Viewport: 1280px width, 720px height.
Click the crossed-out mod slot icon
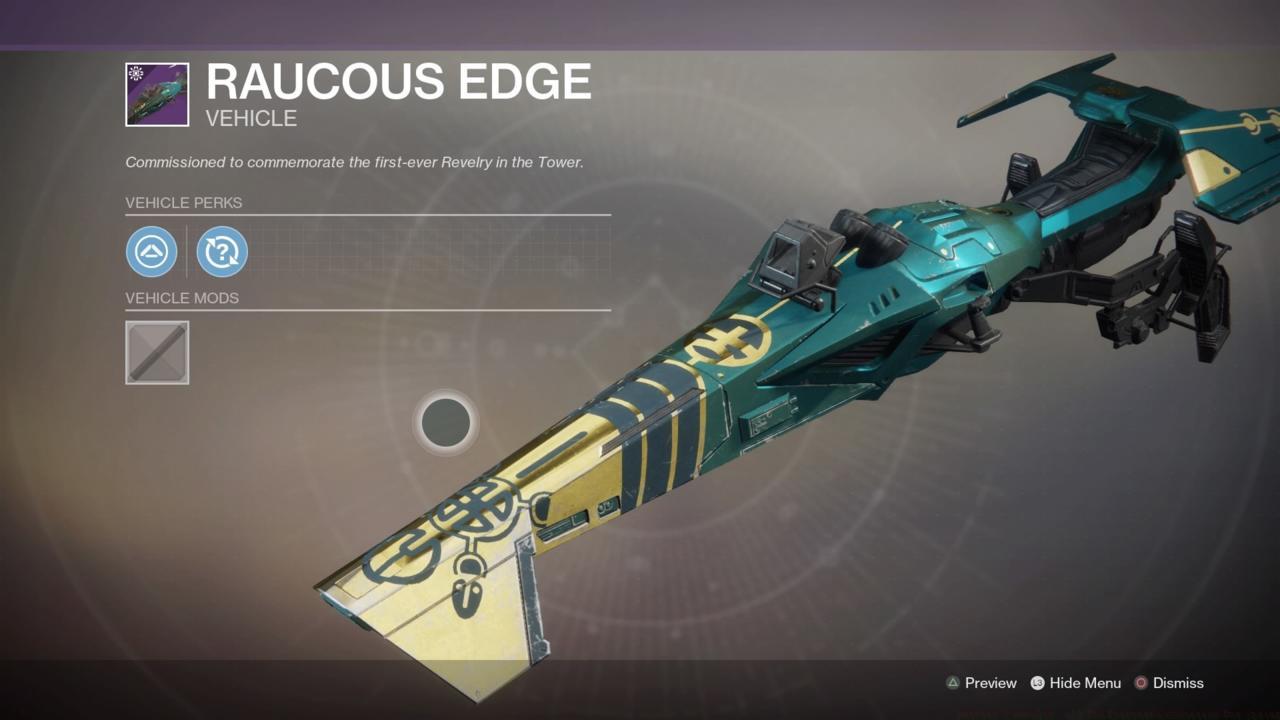click(x=157, y=352)
